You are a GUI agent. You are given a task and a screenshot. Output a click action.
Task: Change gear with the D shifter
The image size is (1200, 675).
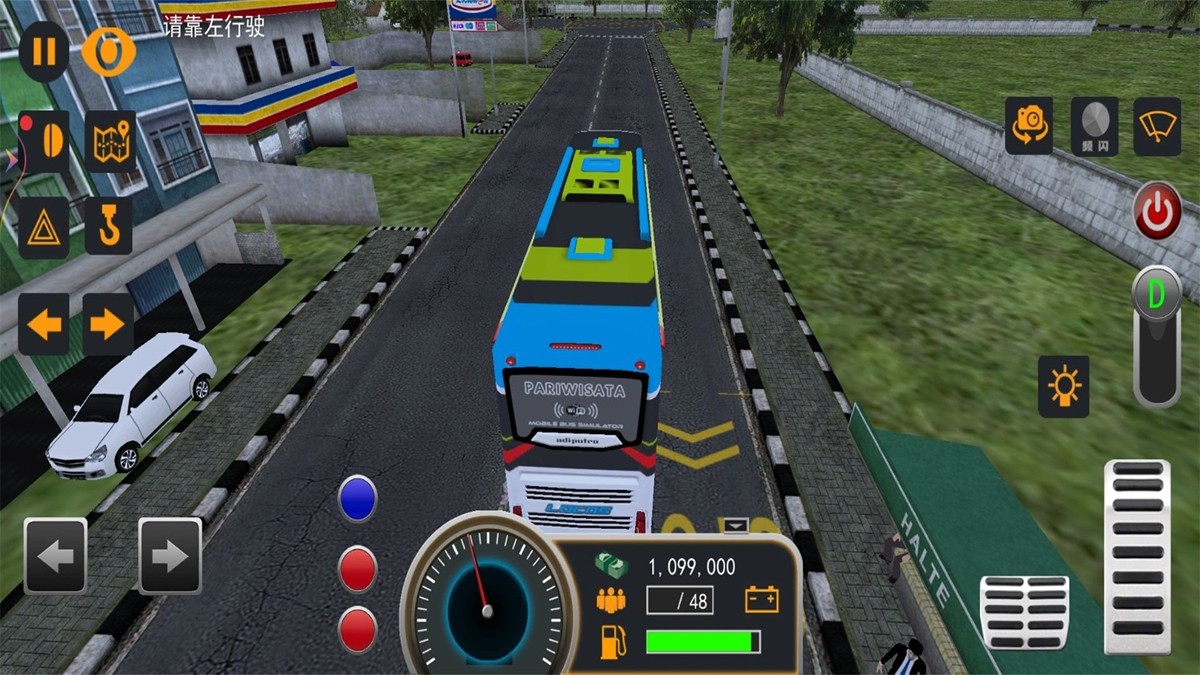[x=1157, y=297]
